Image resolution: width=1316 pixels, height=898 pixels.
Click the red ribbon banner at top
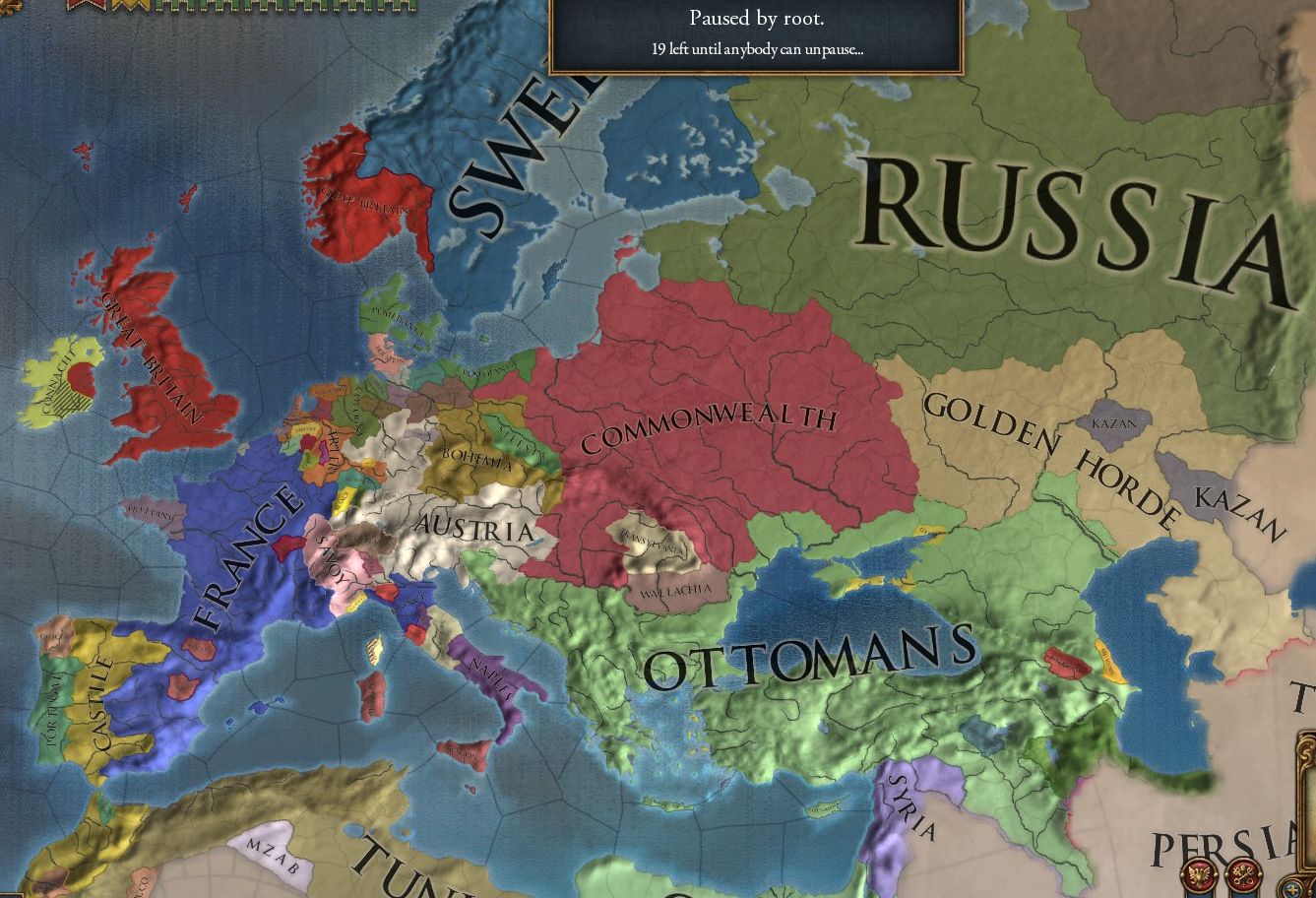tap(87, 6)
